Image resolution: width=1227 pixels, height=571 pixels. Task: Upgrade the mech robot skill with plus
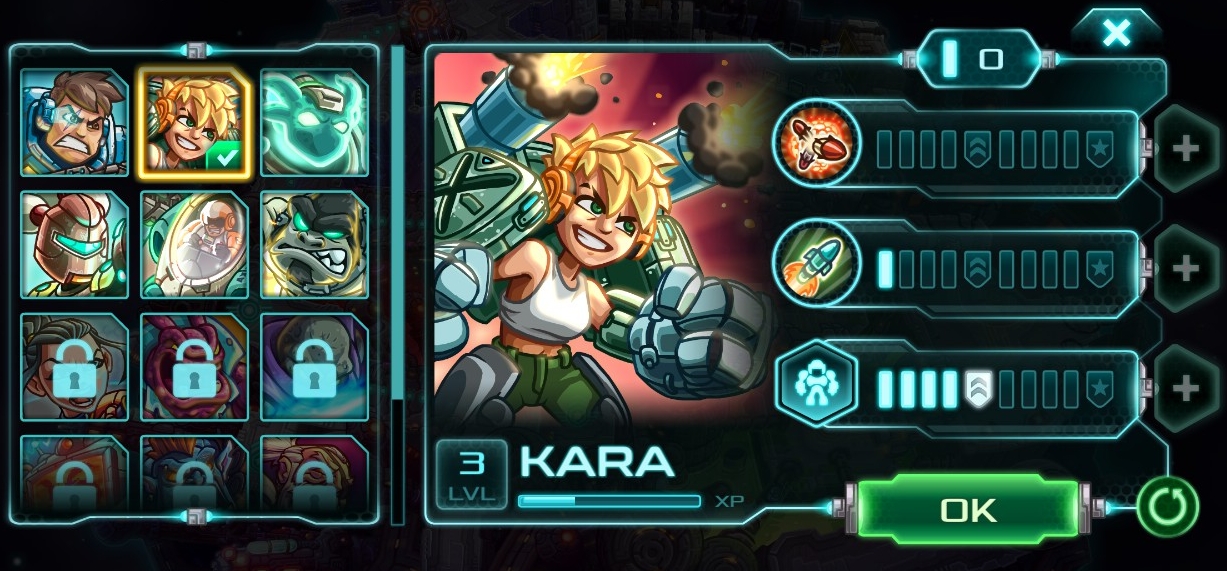[x=1186, y=388]
